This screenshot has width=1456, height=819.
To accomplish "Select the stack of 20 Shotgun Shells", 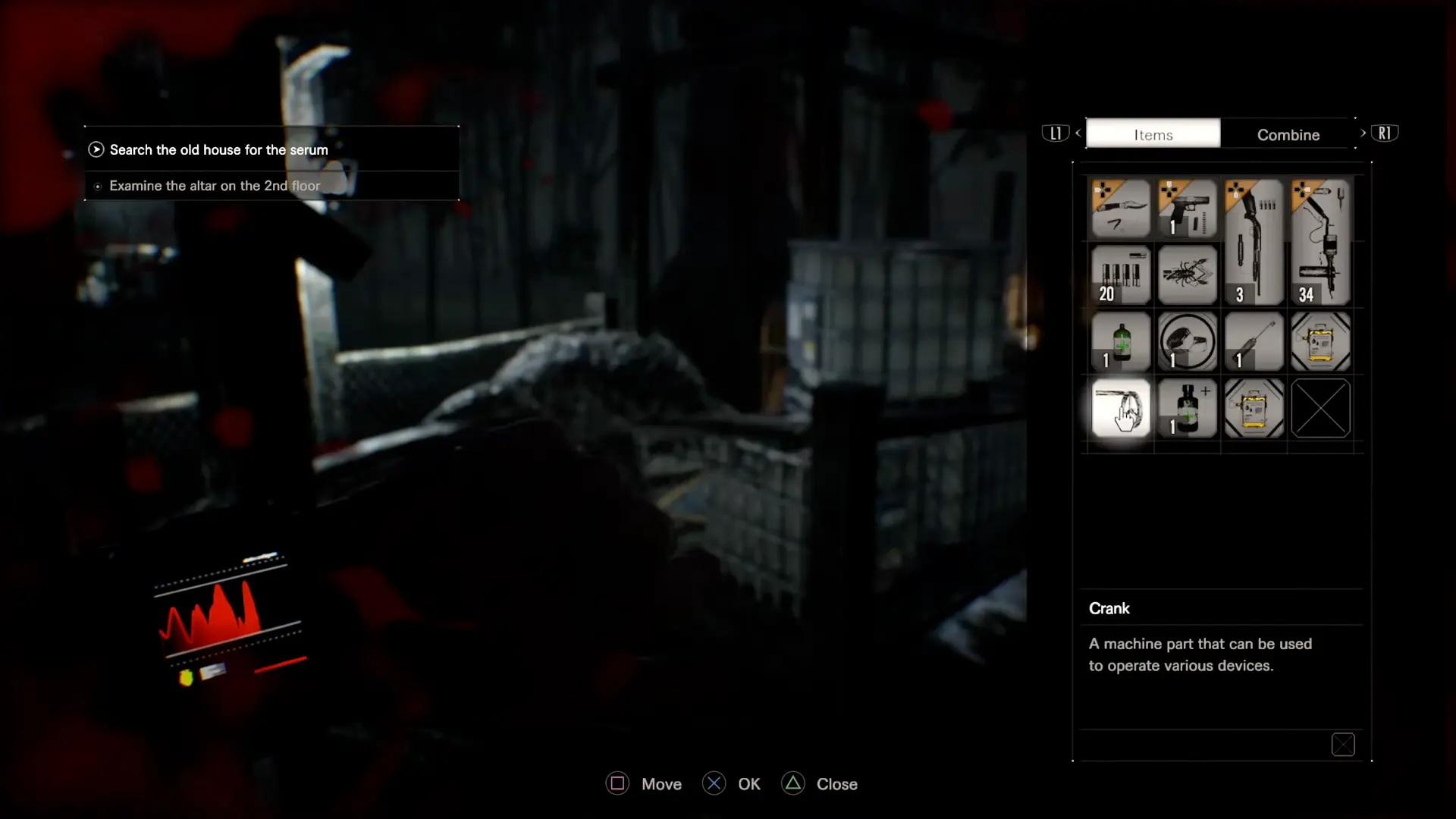I will click(x=1121, y=275).
